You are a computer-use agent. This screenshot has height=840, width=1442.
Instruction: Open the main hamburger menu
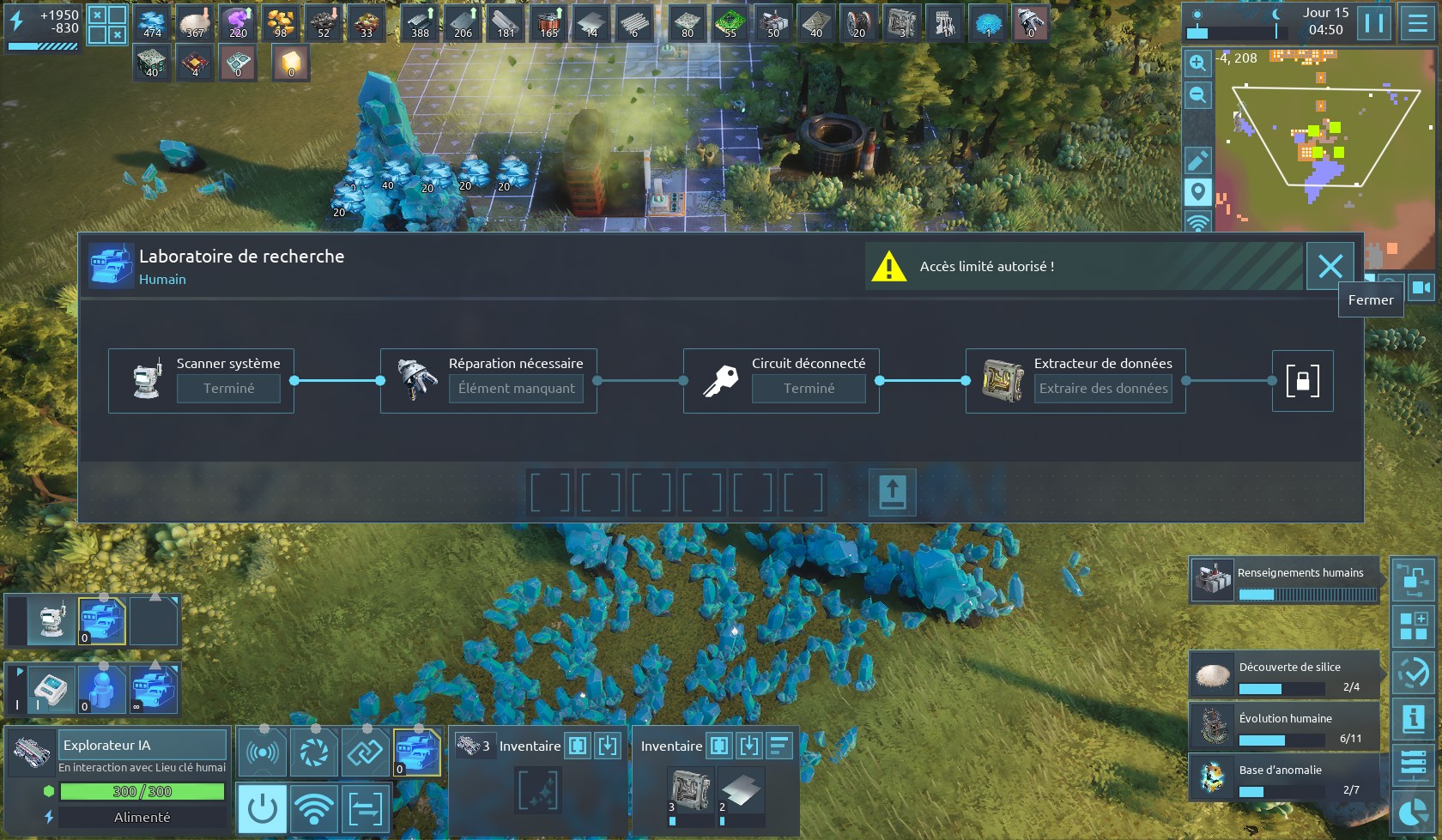click(x=1418, y=23)
